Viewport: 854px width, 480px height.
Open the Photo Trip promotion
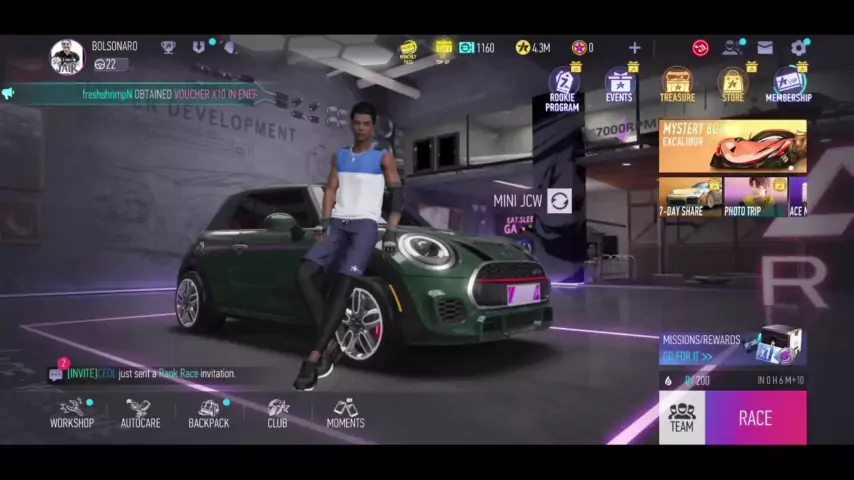click(755, 198)
